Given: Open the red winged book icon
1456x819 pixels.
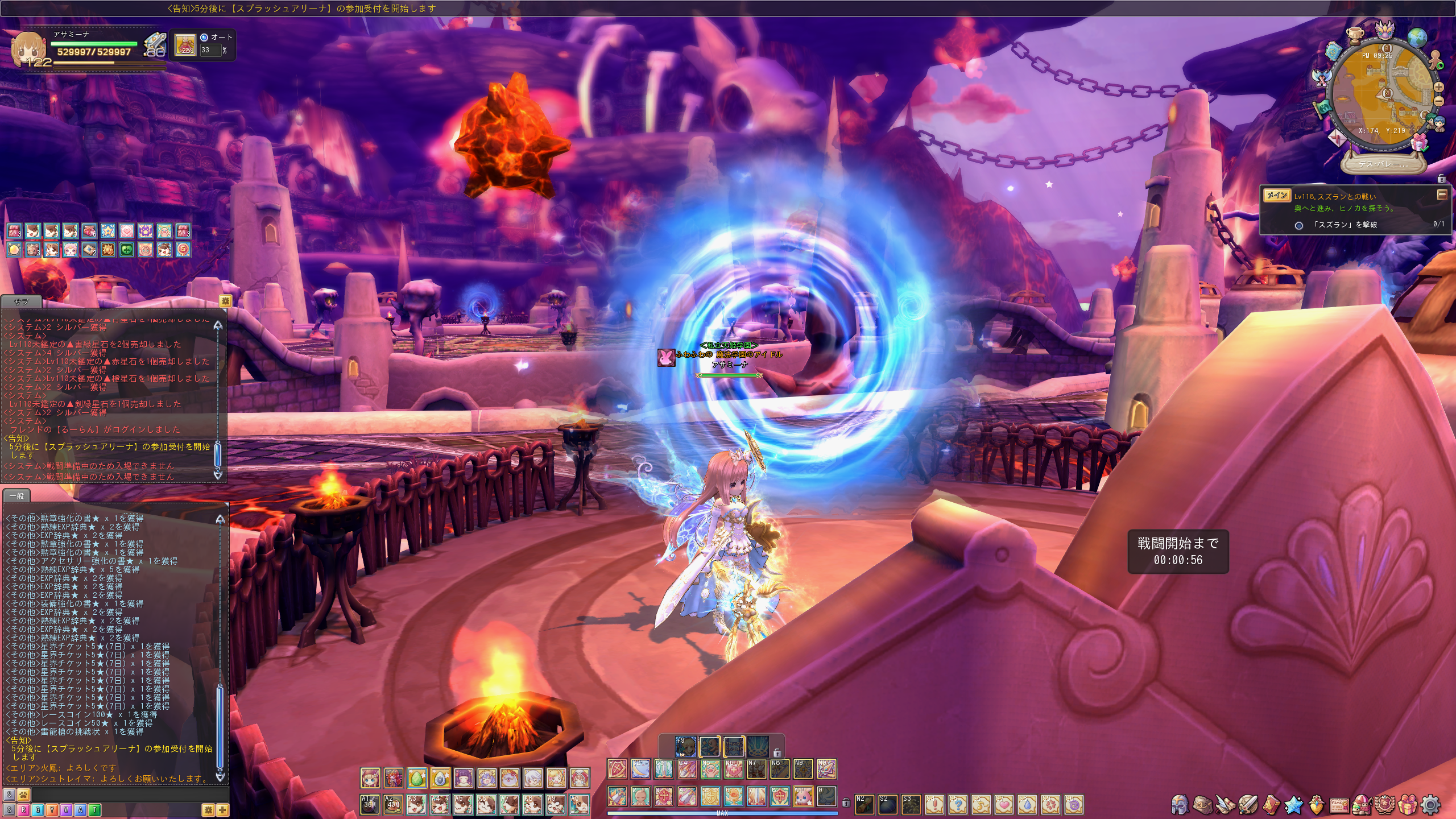Looking at the screenshot, I should (x=1271, y=805).
